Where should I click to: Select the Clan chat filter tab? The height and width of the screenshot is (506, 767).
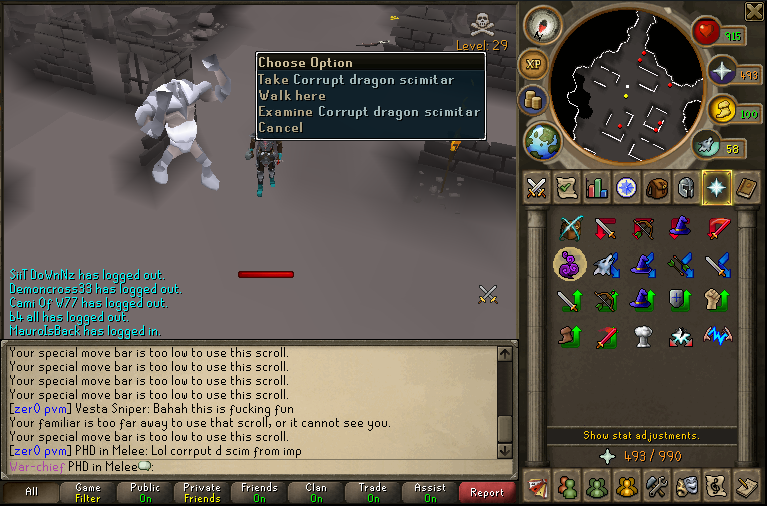tap(316, 492)
